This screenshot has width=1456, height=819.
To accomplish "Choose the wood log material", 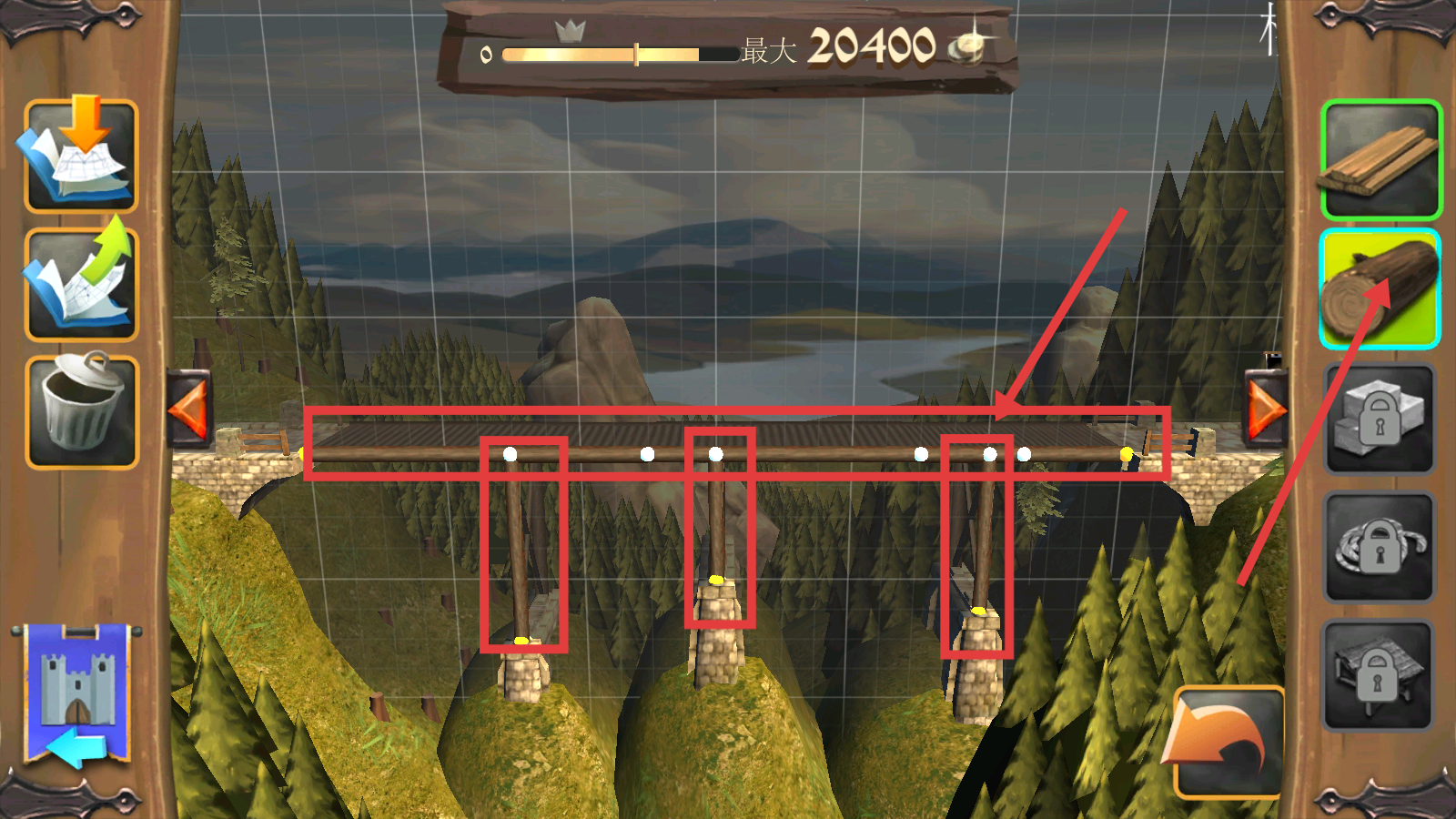I will coord(1380,288).
